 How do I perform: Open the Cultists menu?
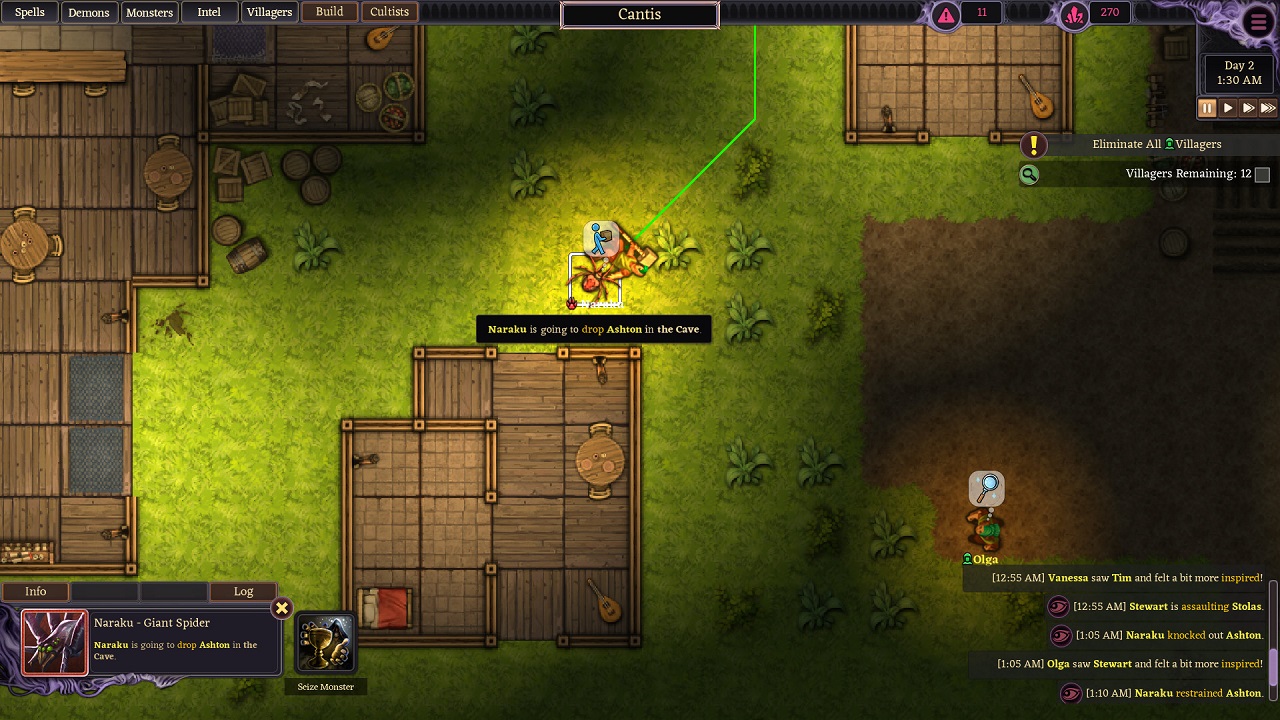pyautogui.click(x=389, y=12)
